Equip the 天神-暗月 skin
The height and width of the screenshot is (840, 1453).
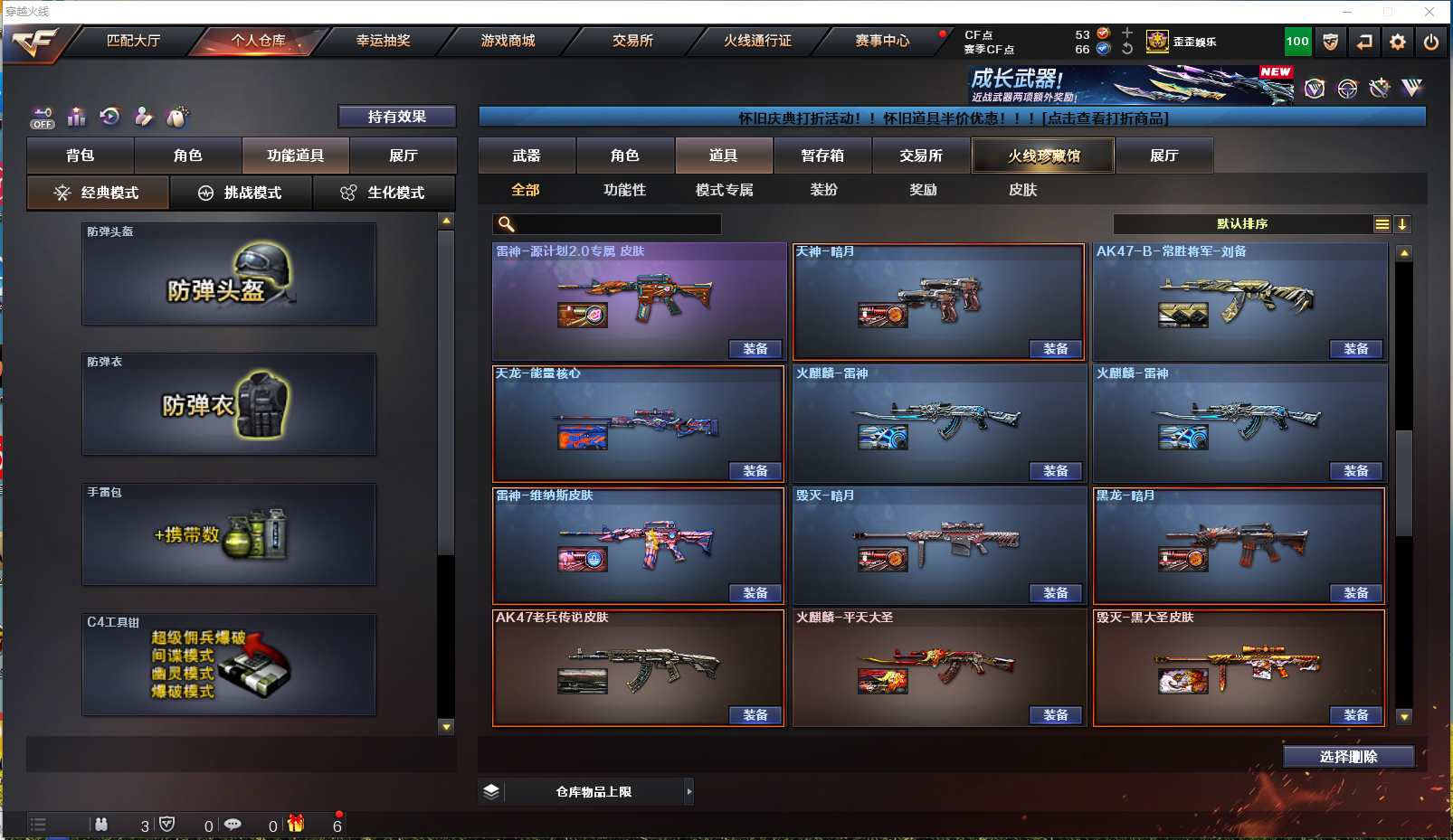point(1055,349)
